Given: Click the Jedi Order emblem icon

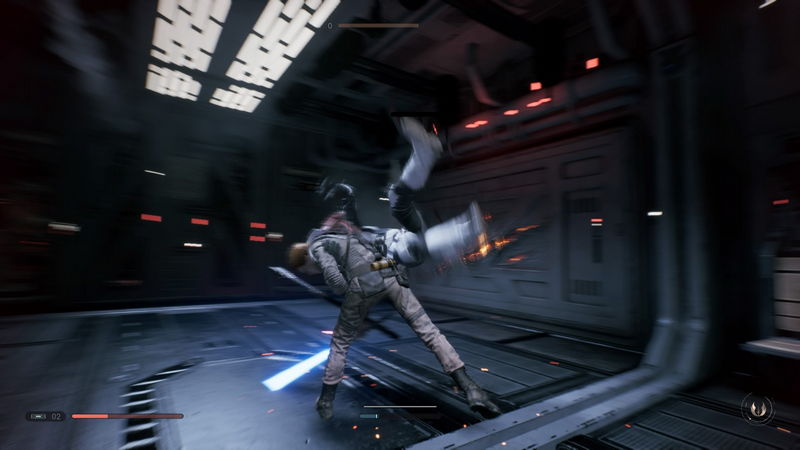Looking at the screenshot, I should click(x=757, y=408).
